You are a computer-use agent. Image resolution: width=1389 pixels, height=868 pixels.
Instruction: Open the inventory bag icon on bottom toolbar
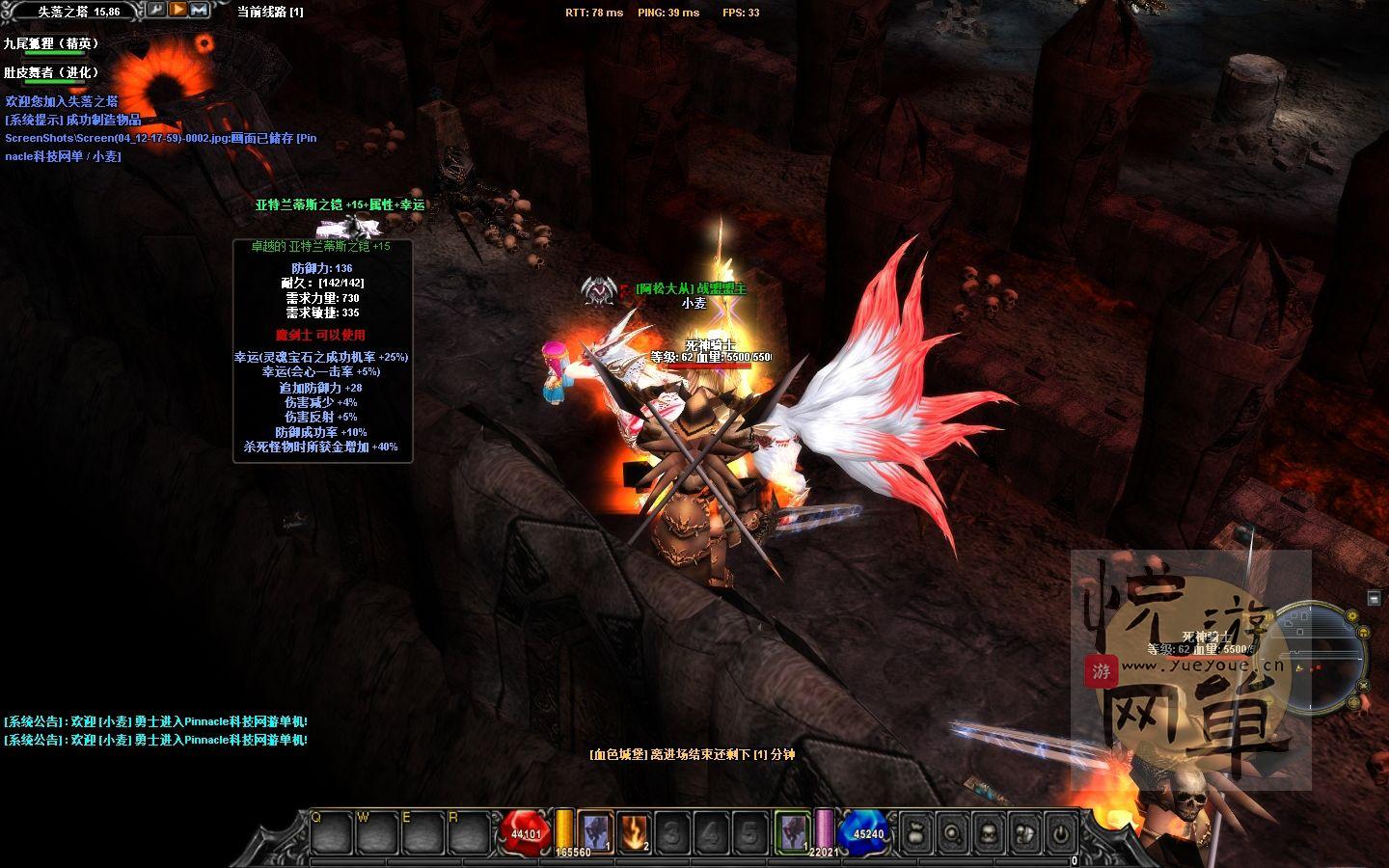(x=917, y=831)
